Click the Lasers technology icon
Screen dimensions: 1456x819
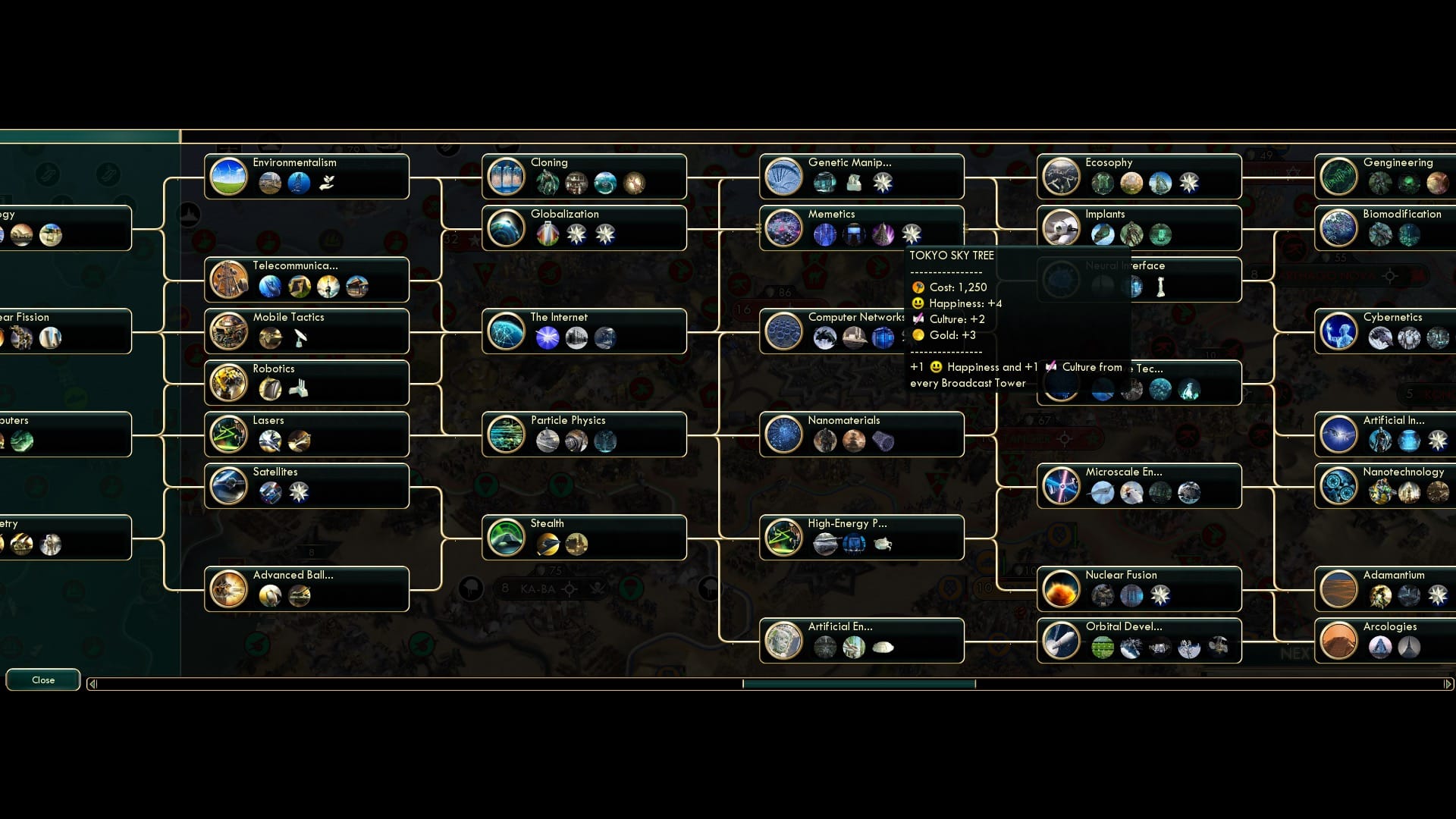pos(229,435)
